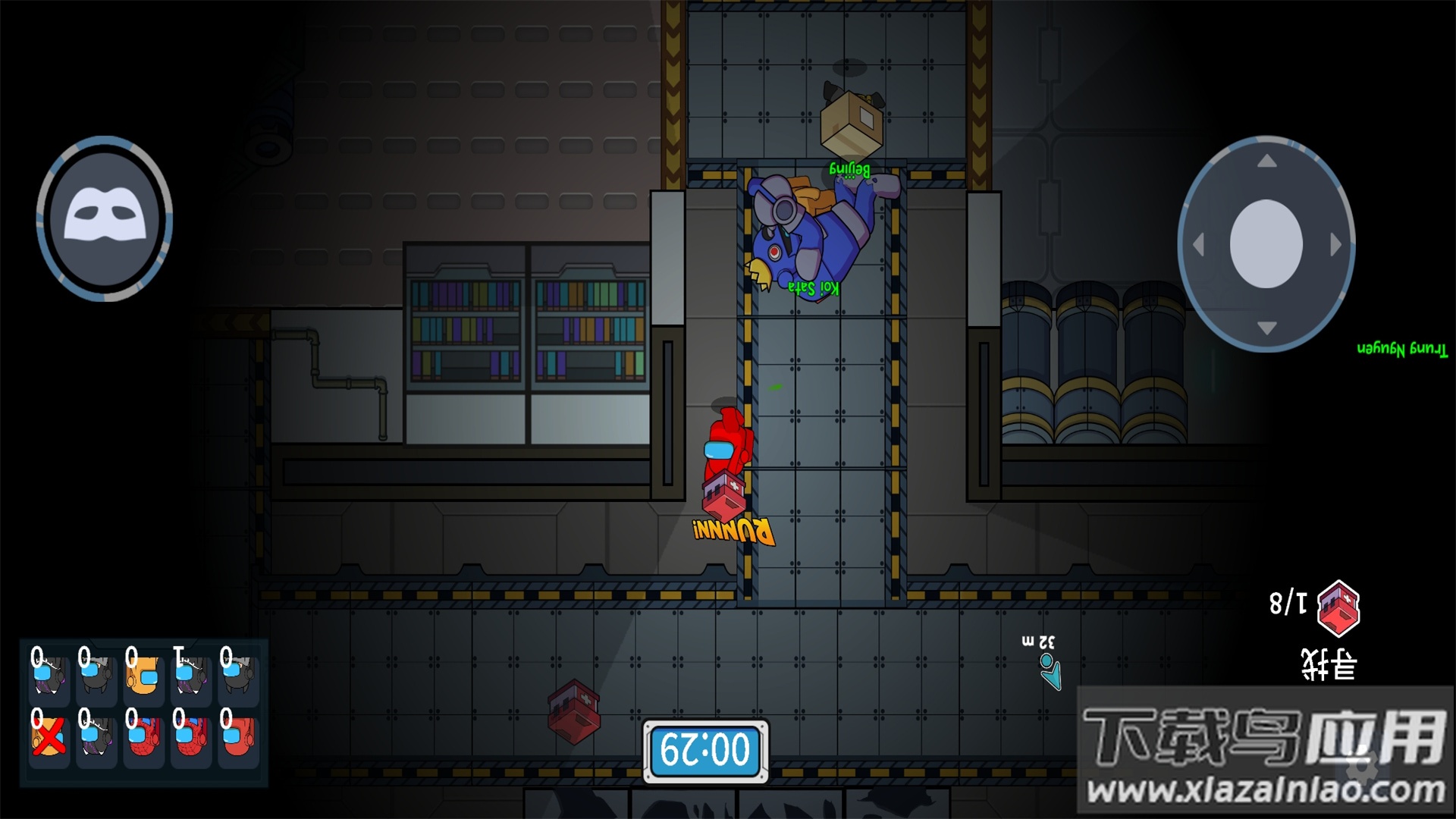This screenshot has height=819, width=1456.
Task: Tap the downward-pointing arrow on the joystick
Action: 1266,328
